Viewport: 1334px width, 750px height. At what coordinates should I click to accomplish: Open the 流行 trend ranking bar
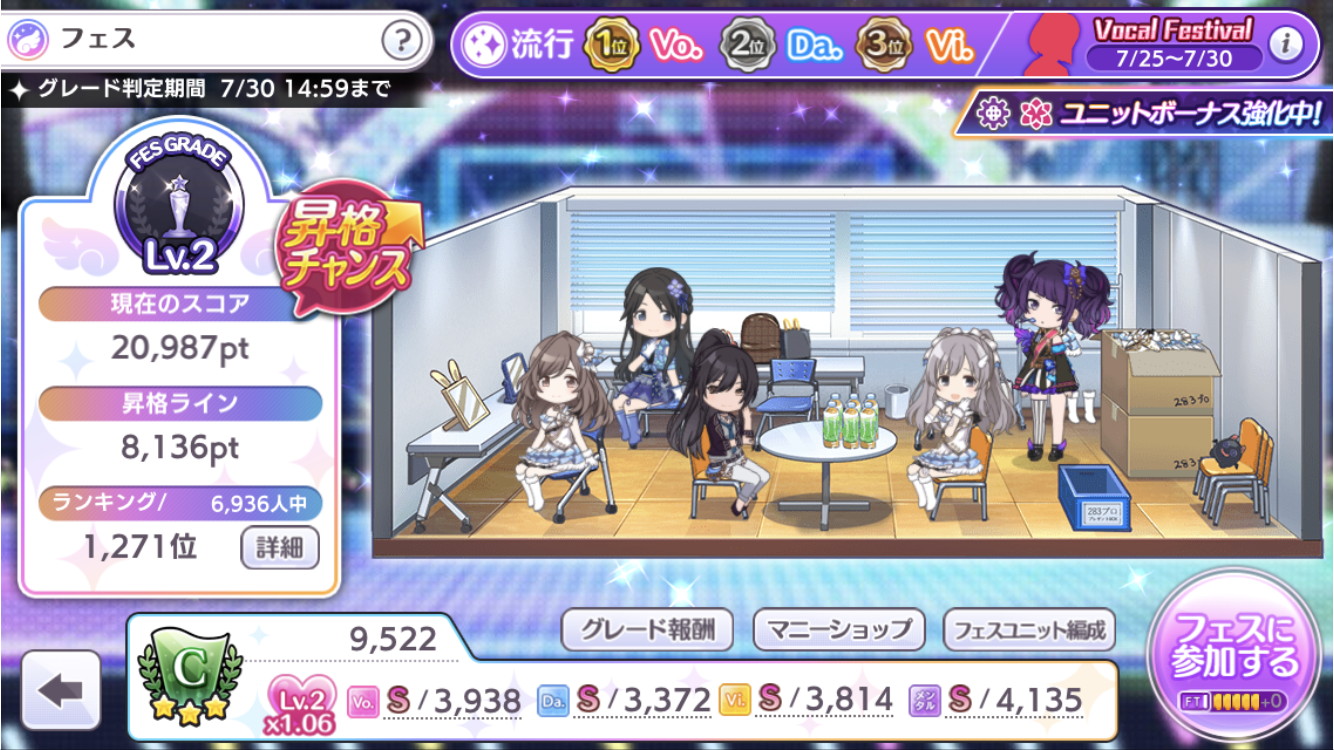pyautogui.click(x=720, y=45)
